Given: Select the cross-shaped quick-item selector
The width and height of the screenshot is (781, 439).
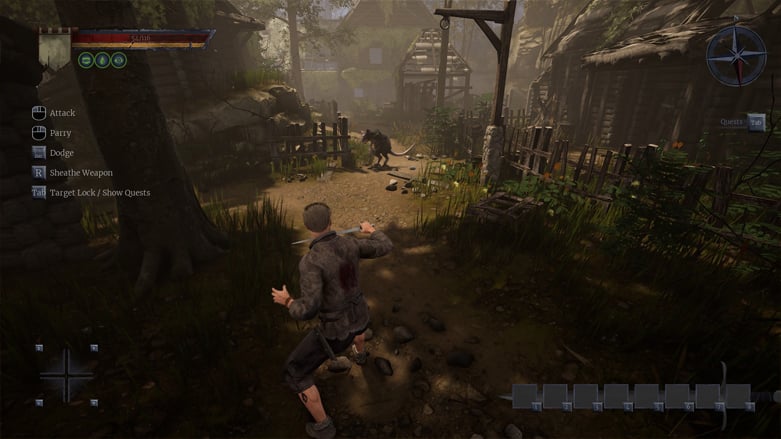Looking at the screenshot, I should [x=66, y=375].
